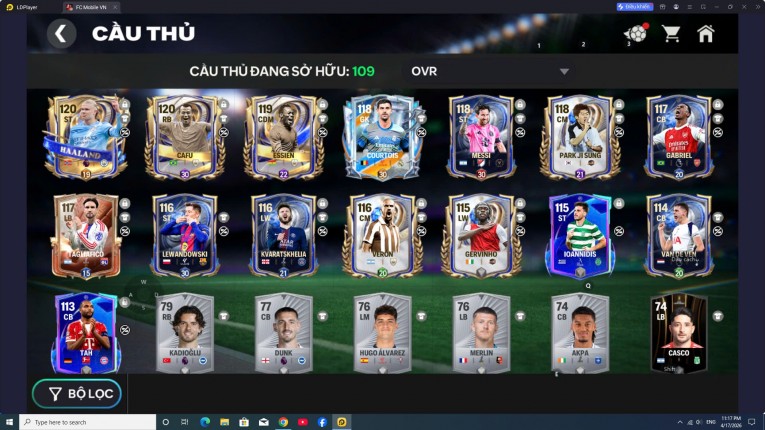Open the OVR sort dropdown

[x=489, y=71]
